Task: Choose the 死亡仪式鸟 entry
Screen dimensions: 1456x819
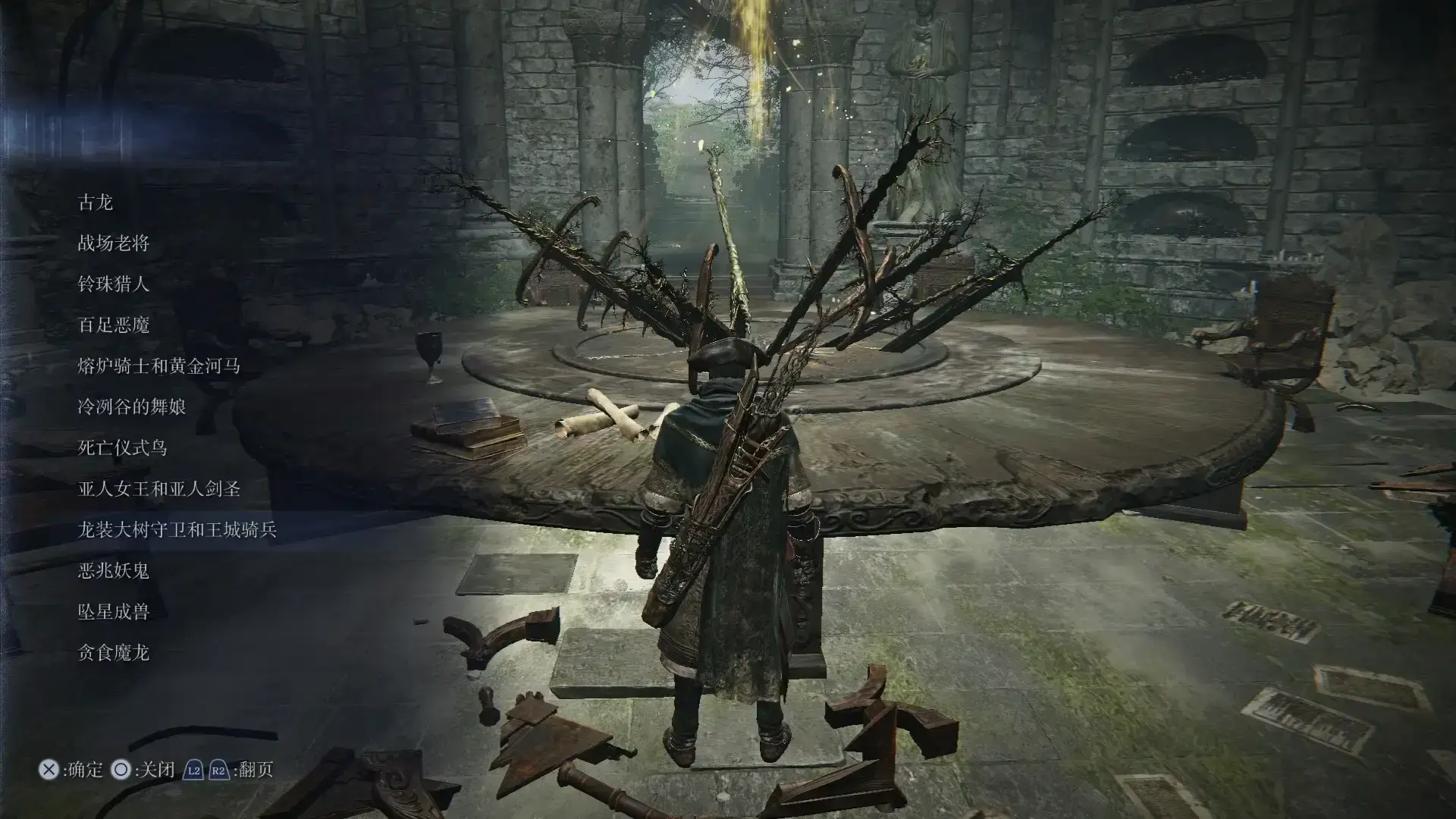Action: tap(123, 448)
